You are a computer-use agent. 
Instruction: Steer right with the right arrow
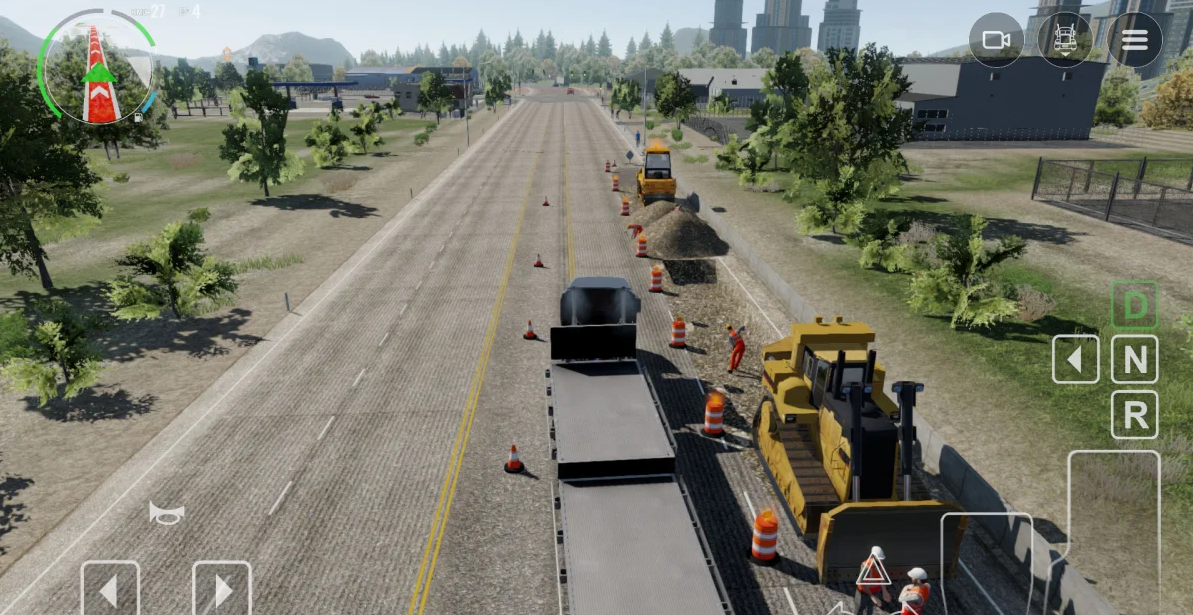(221, 590)
